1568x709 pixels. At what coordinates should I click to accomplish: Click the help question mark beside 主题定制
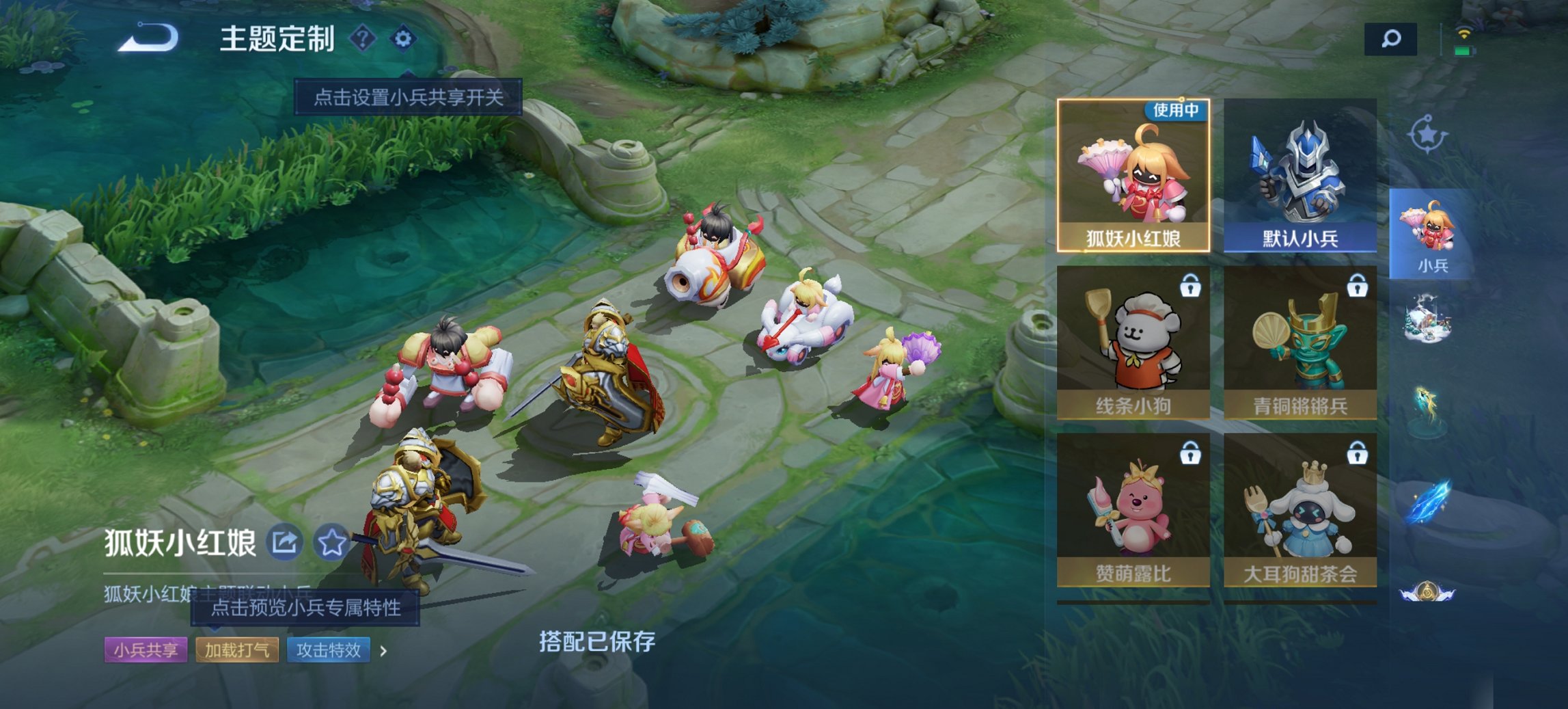click(363, 39)
